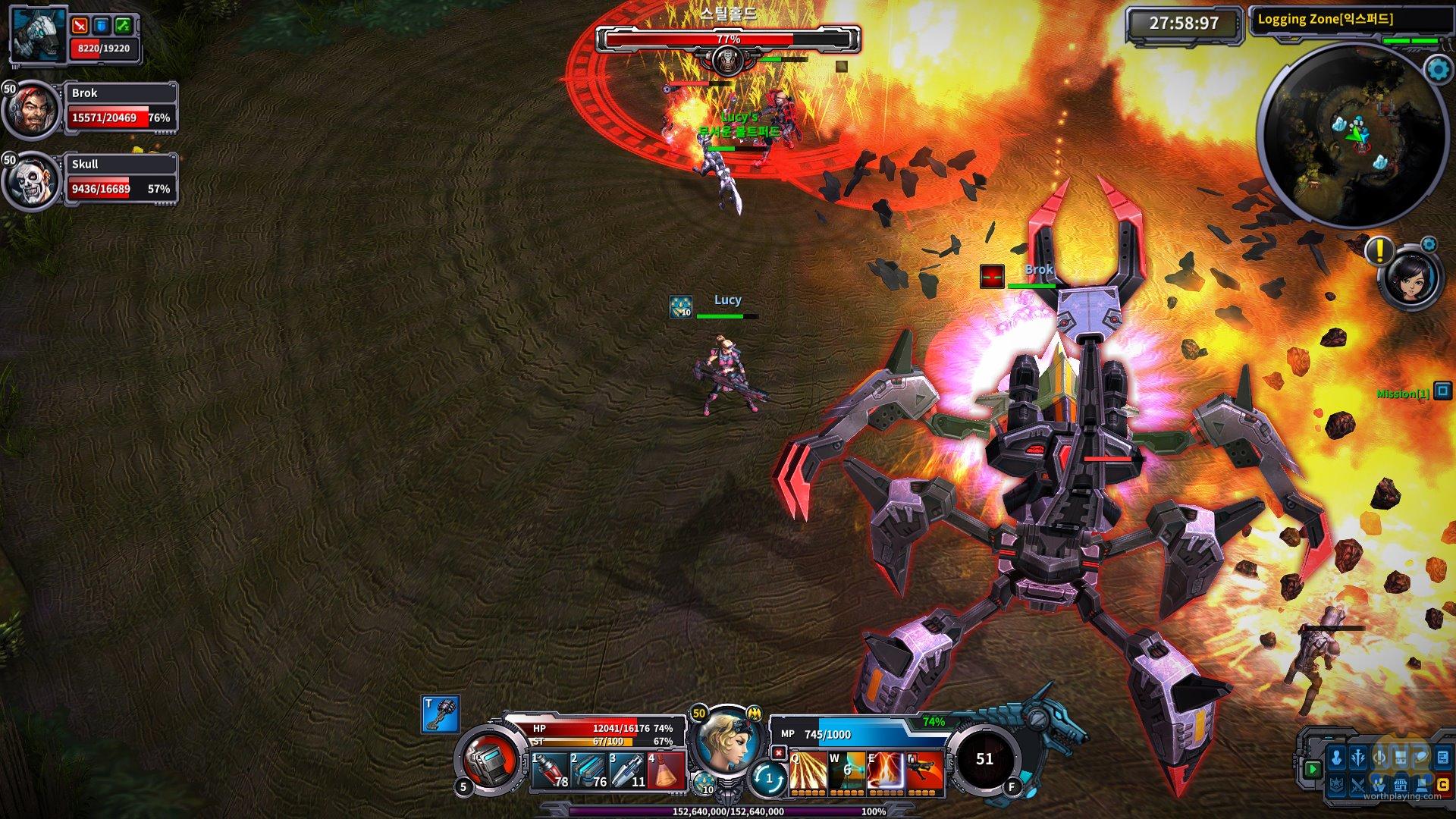This screenshot has height=819, width=1456.
Task: Click the green arrow menu expand button
Action: point(1313,769)
